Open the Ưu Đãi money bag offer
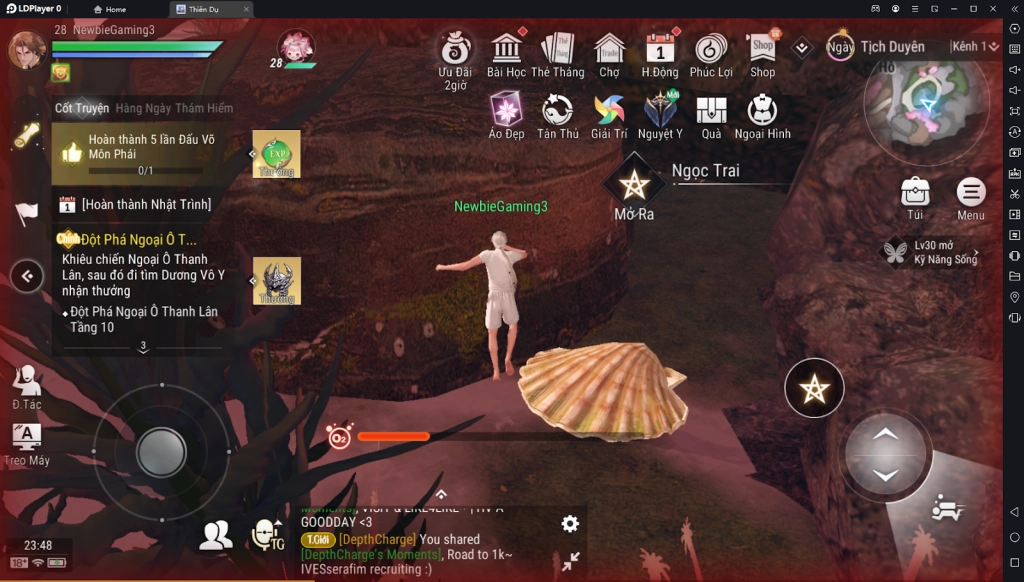Screen dimensions: 1024x582 (x=456, y=49)
